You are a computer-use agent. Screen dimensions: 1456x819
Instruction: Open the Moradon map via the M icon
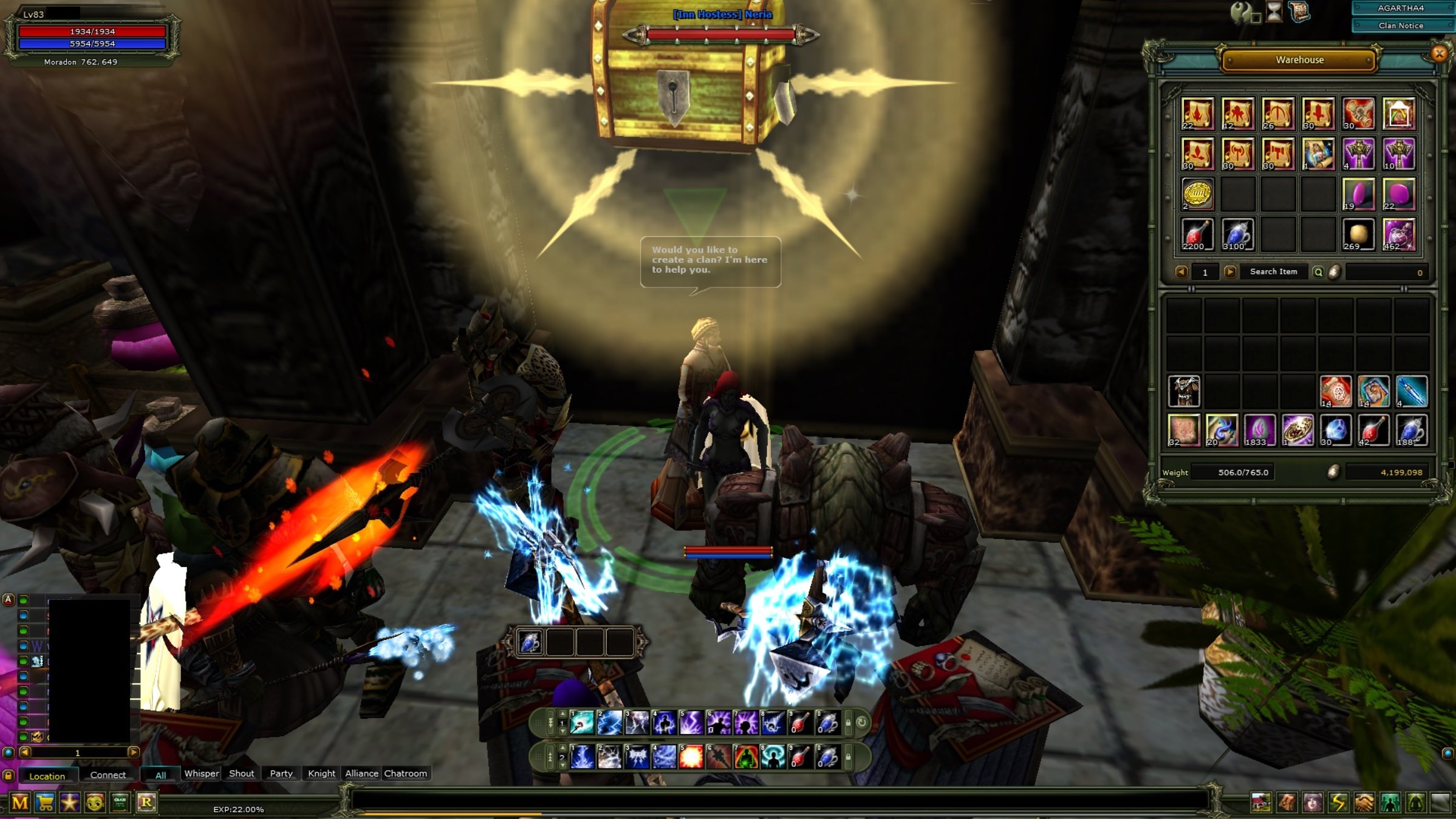[20, 801]
